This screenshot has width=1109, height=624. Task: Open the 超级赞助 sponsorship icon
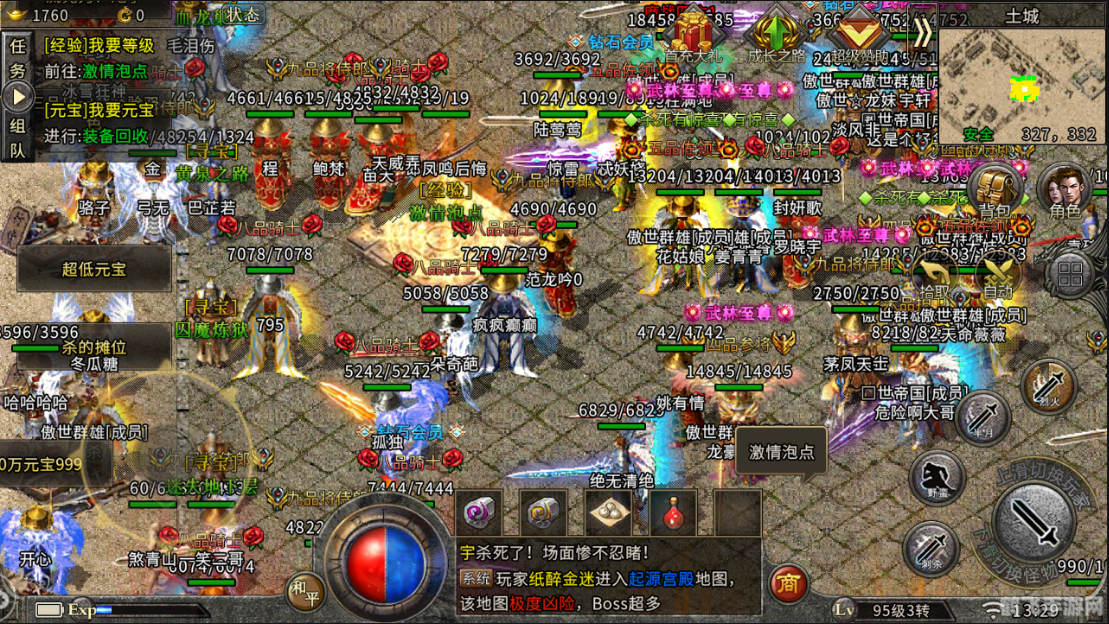859,33
